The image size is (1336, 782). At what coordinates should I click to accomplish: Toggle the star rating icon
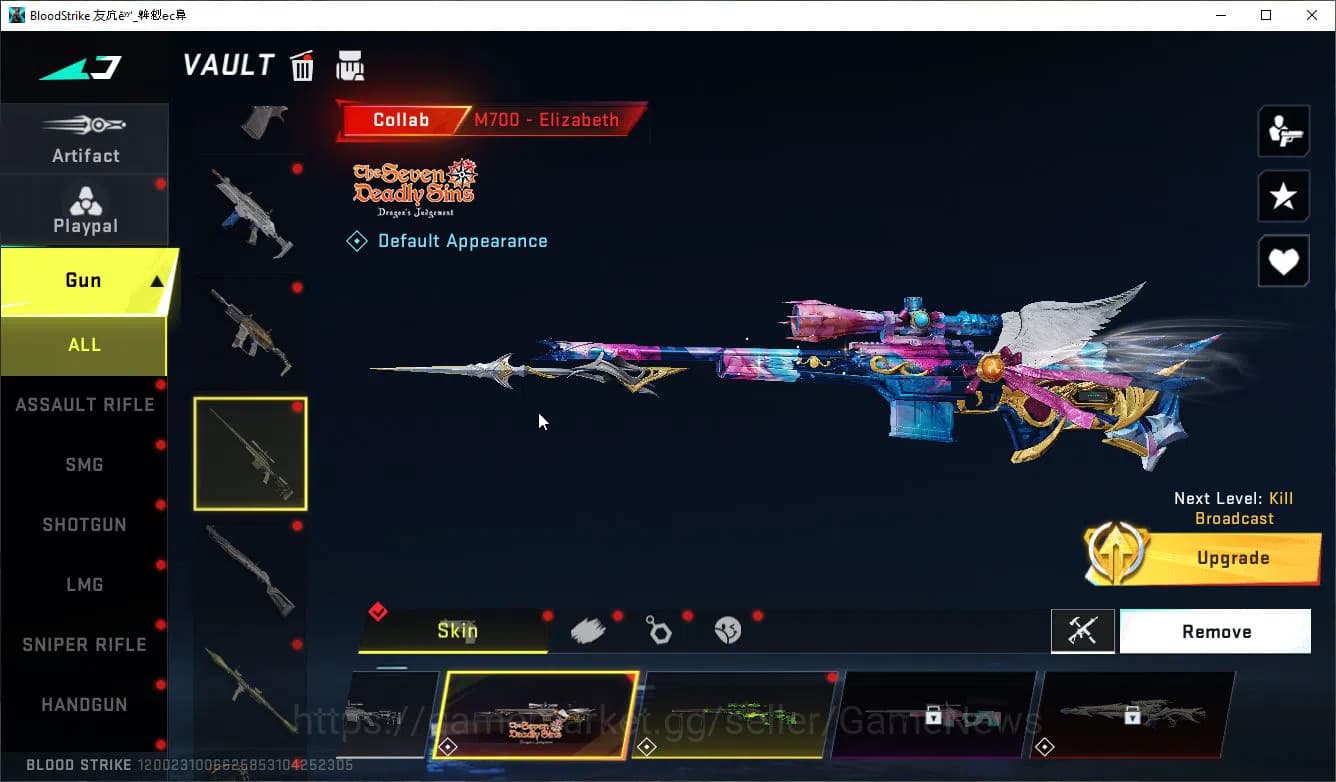point(1283,196)
